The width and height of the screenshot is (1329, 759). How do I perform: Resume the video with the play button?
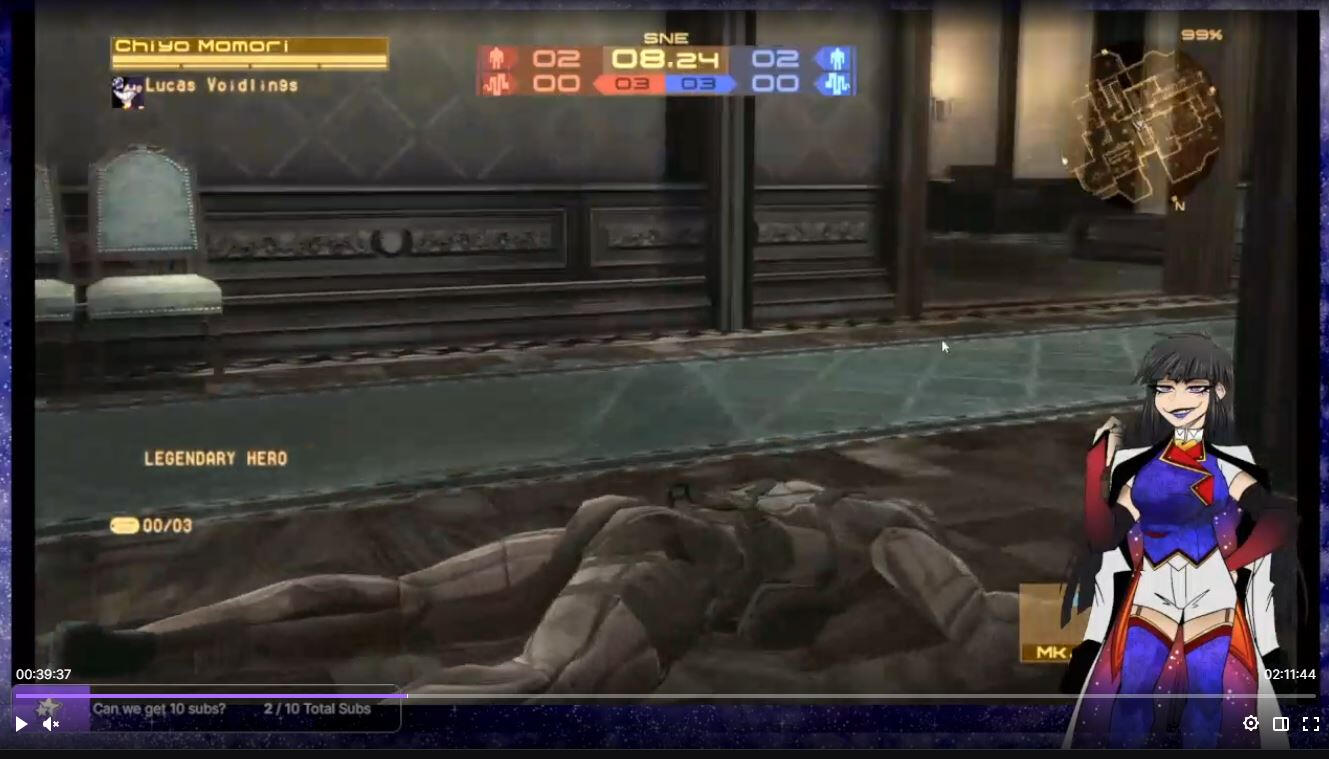(x=21, y=724)
